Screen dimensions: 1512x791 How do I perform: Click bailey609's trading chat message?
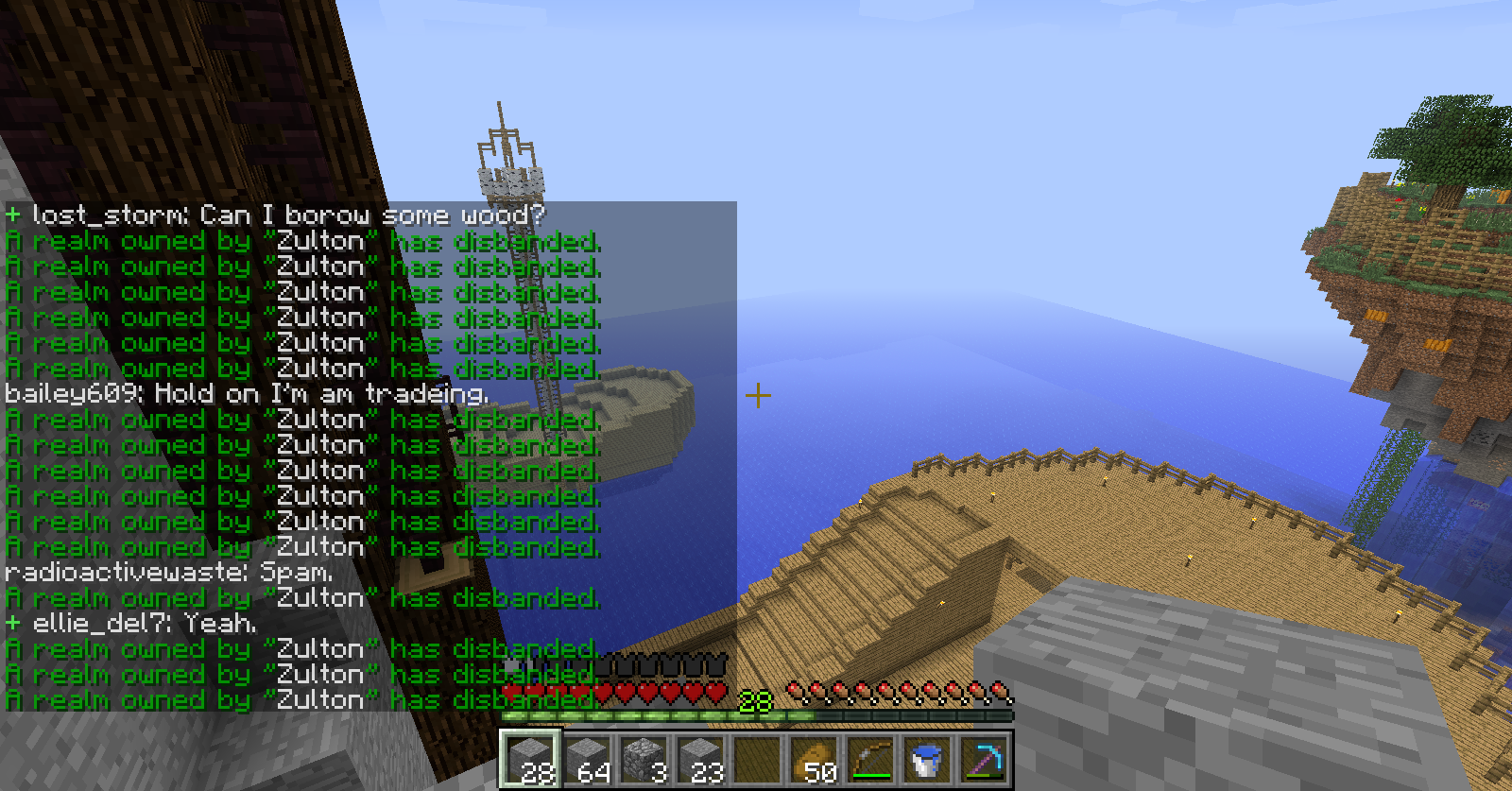[x=246, y=393]
